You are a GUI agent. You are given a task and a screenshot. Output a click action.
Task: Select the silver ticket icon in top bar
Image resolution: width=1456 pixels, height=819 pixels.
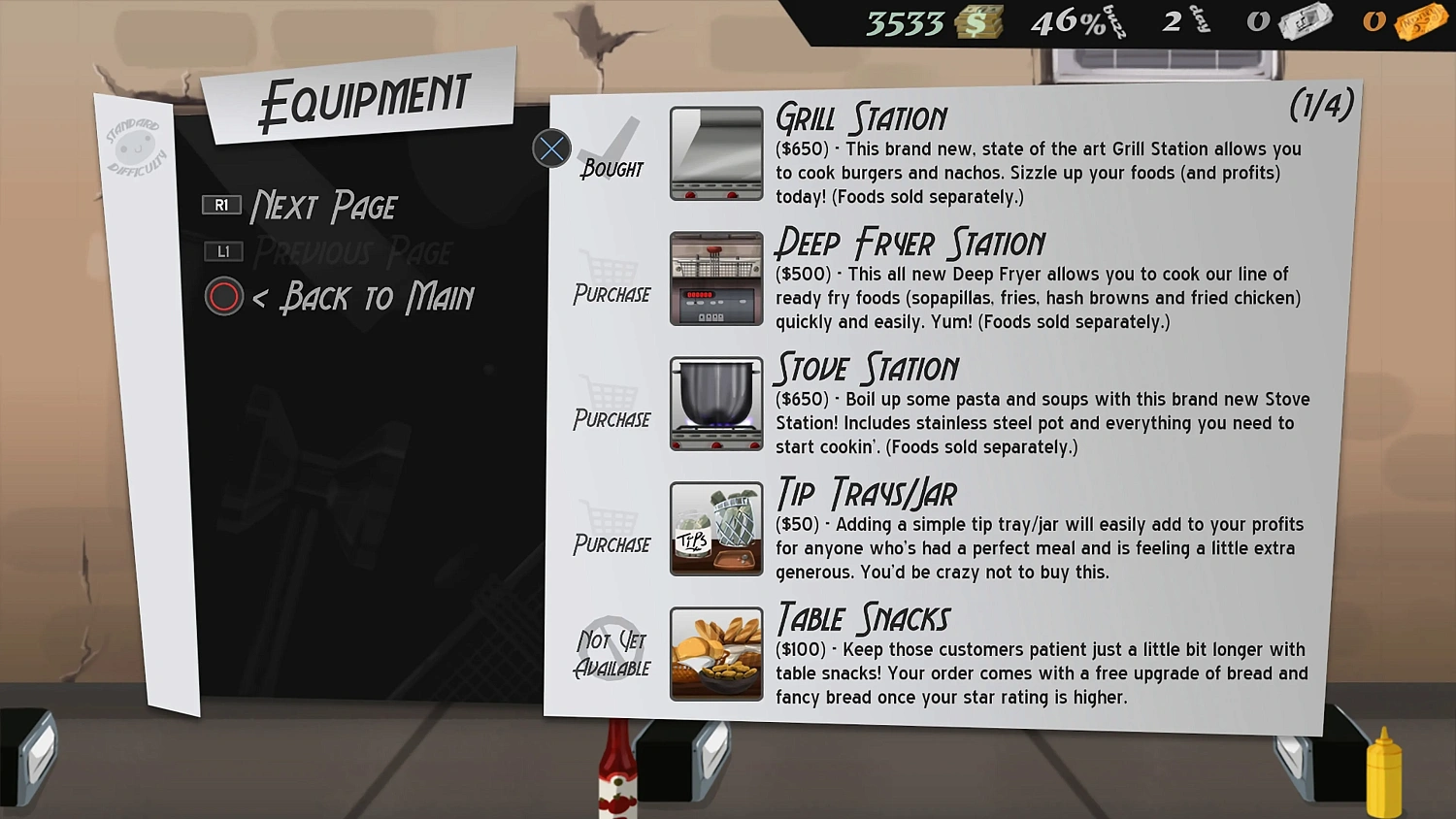tap(1306, 19)
